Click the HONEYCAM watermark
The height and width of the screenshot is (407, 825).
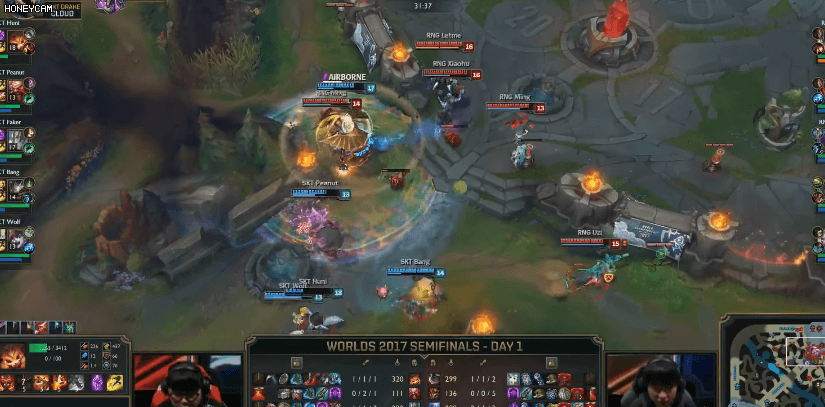click(27, 6)
